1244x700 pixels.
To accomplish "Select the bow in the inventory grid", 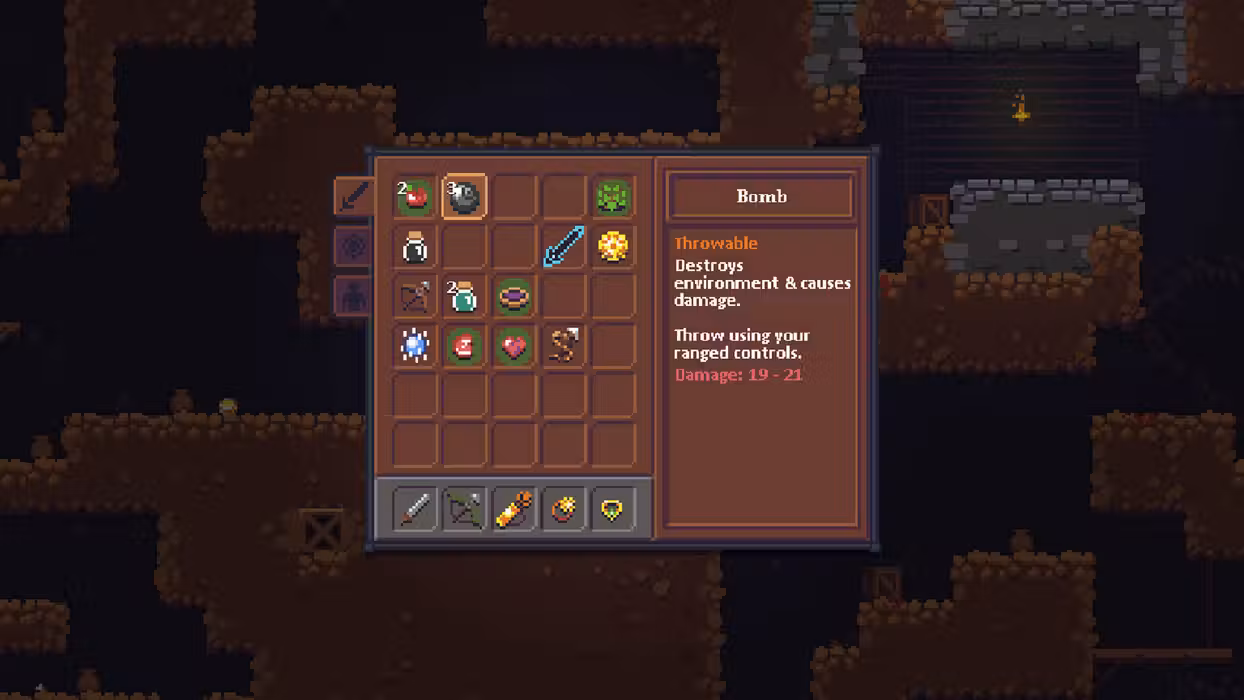I will pyautogui.click(x=414, y=297).
